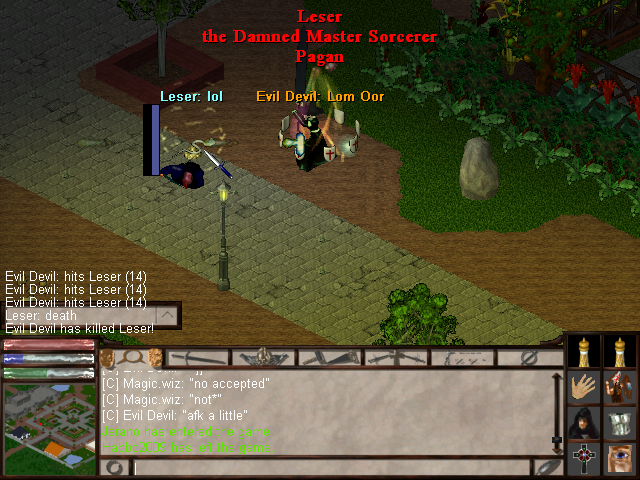Click the blue eye look icon

coord(621,458)
